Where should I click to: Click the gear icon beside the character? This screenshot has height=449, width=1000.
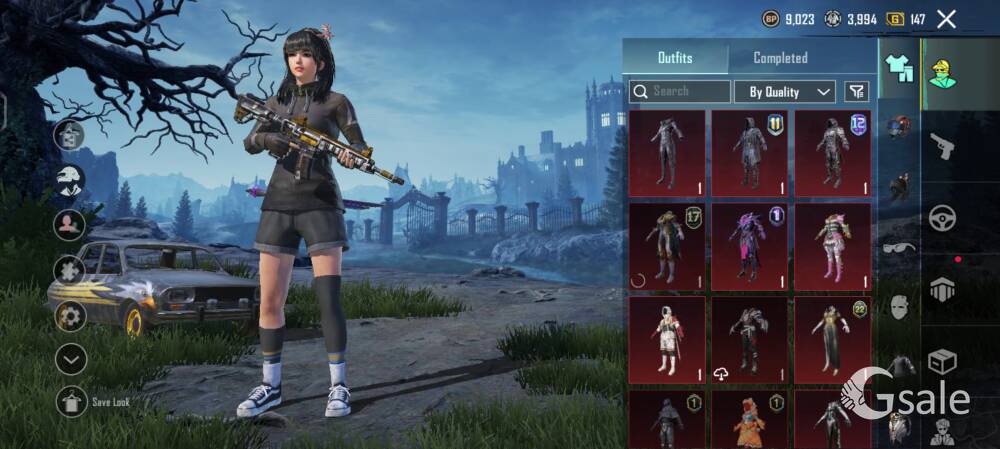(70, 316)
